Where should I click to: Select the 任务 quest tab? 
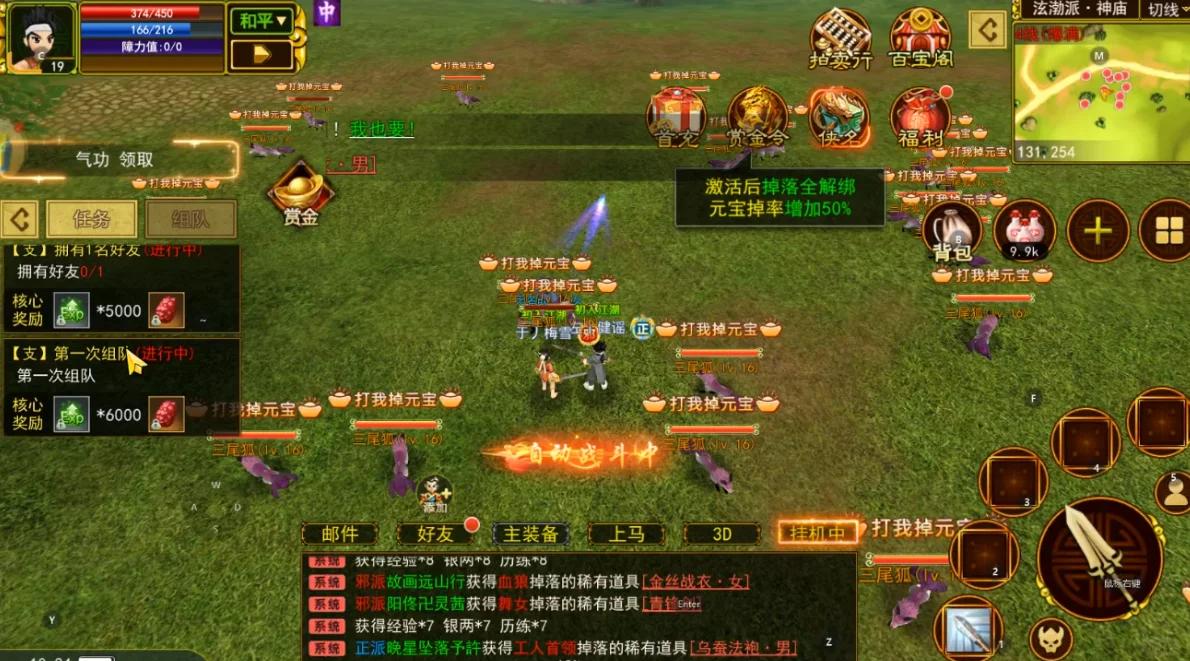pos(91,219)
